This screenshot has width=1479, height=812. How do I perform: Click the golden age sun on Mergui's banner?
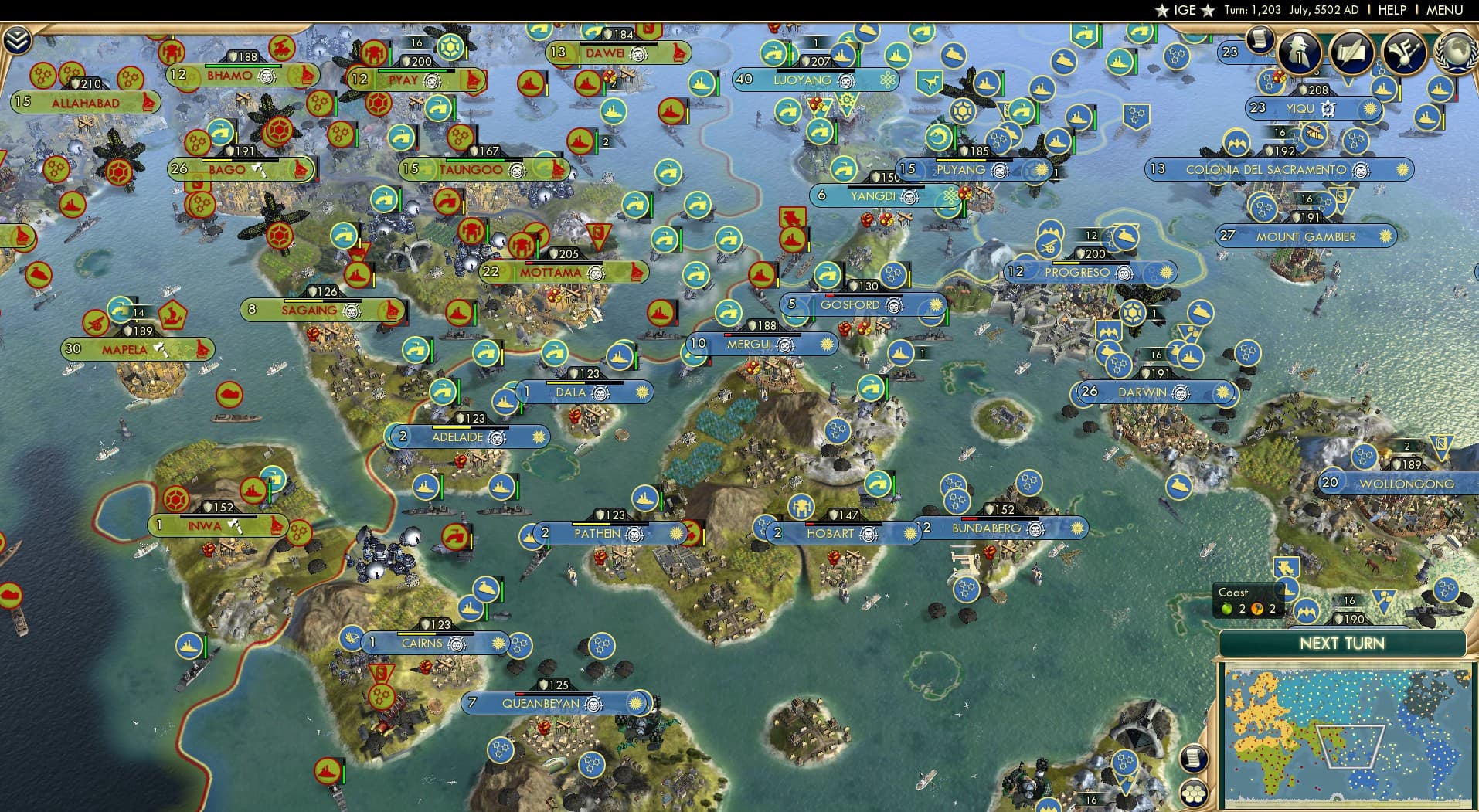click(x=826, y=344)
